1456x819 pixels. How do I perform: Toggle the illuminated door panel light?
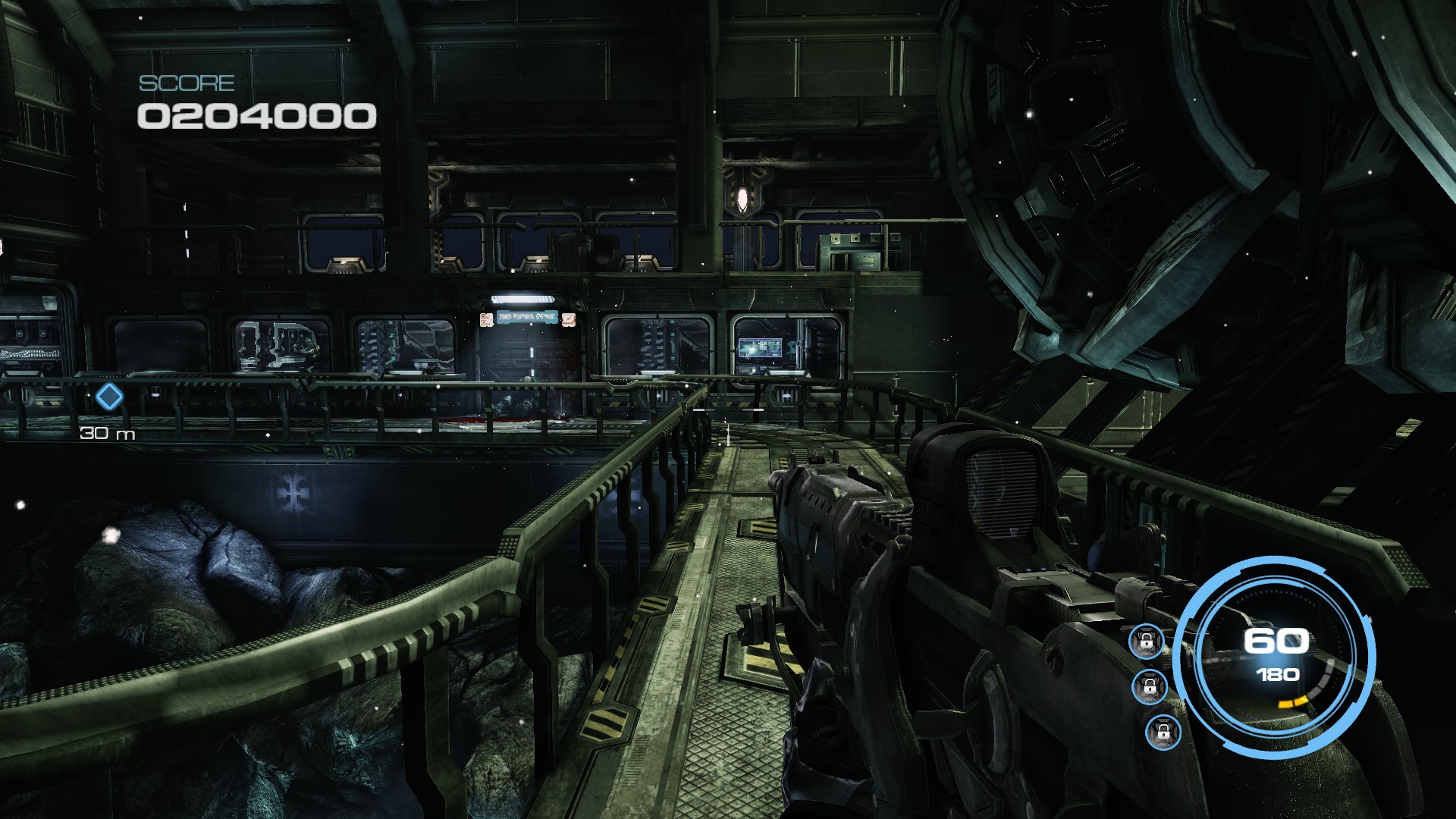pyautogui.click(x=522, y=300)
